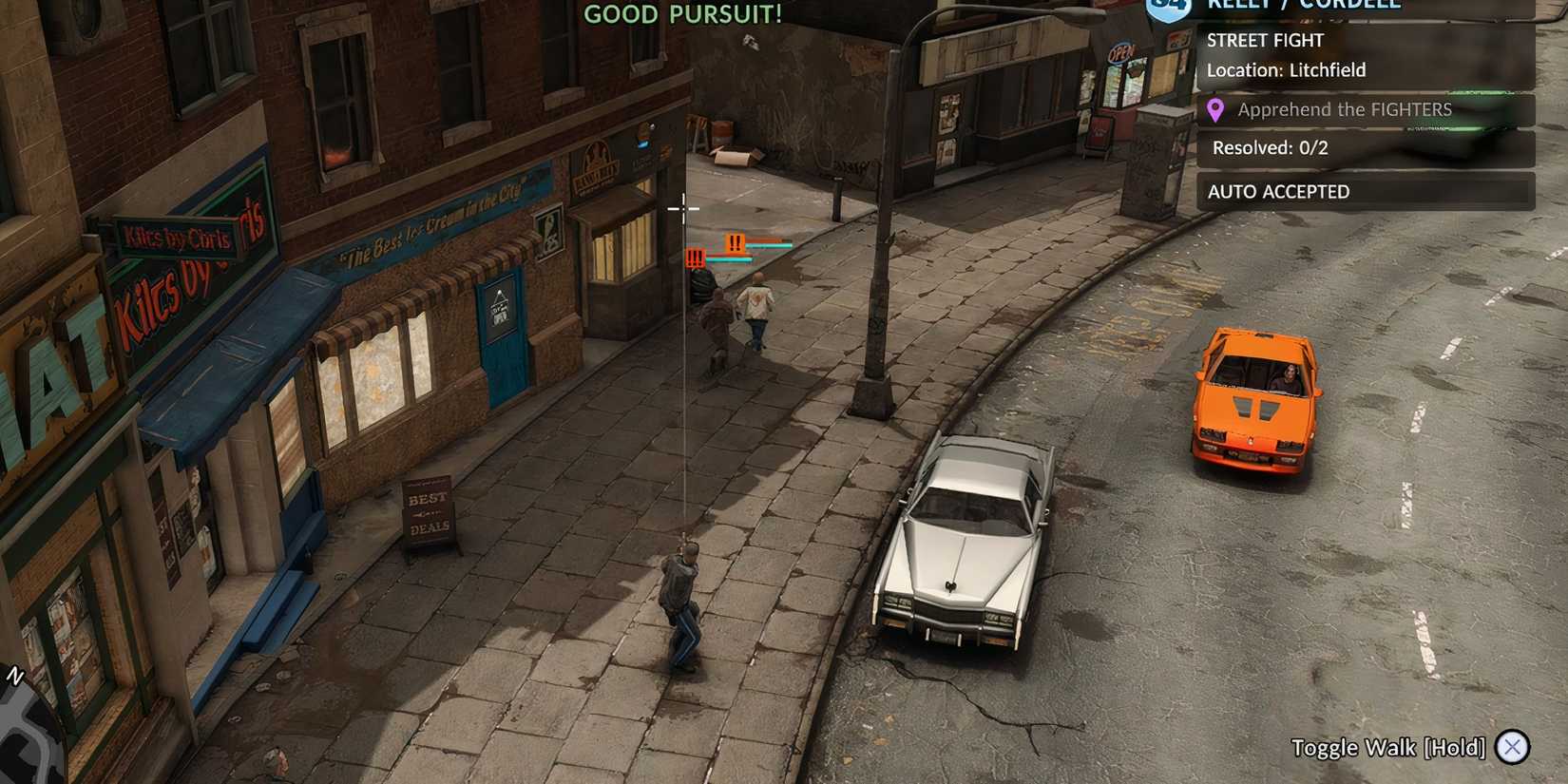Click the fighter's cyan health bar
This screenshot has width=1568, height=784.
(x=767, y=243)
